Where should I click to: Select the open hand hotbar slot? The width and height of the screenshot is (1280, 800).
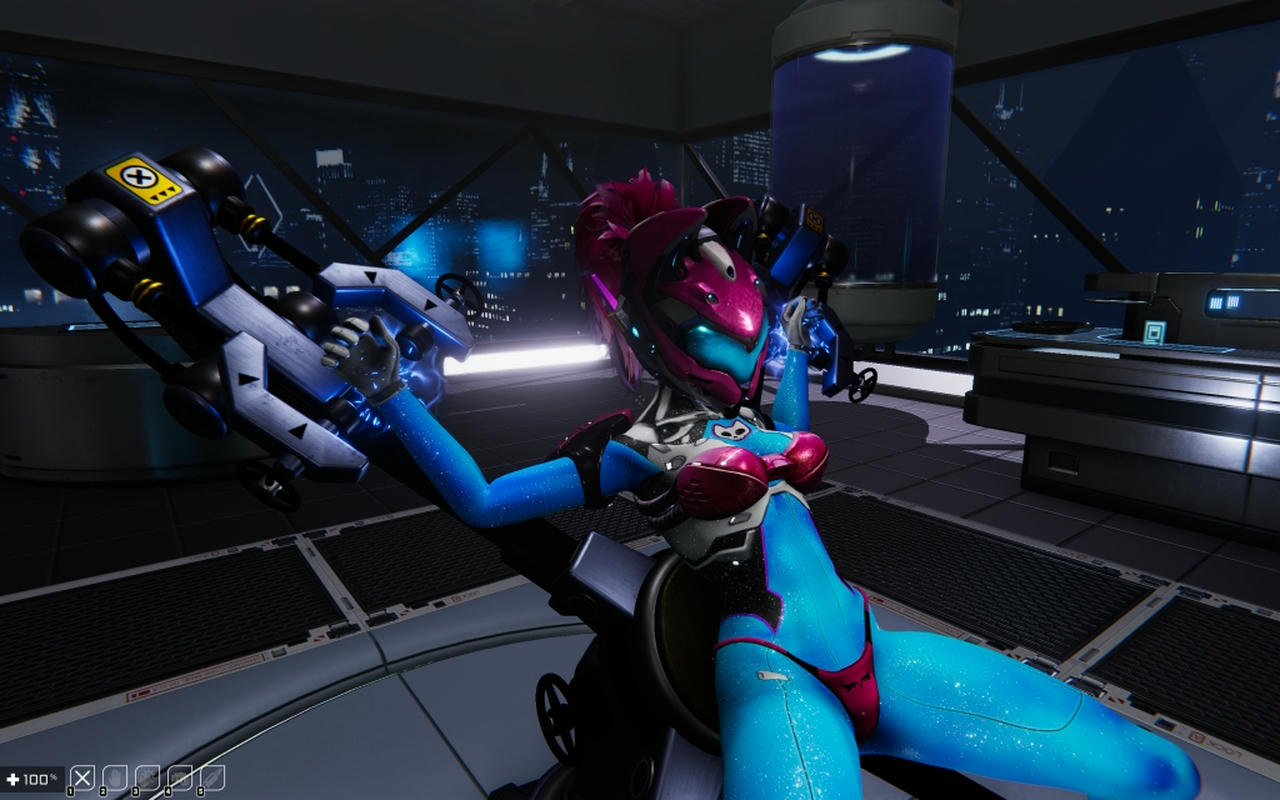point(115,778)
